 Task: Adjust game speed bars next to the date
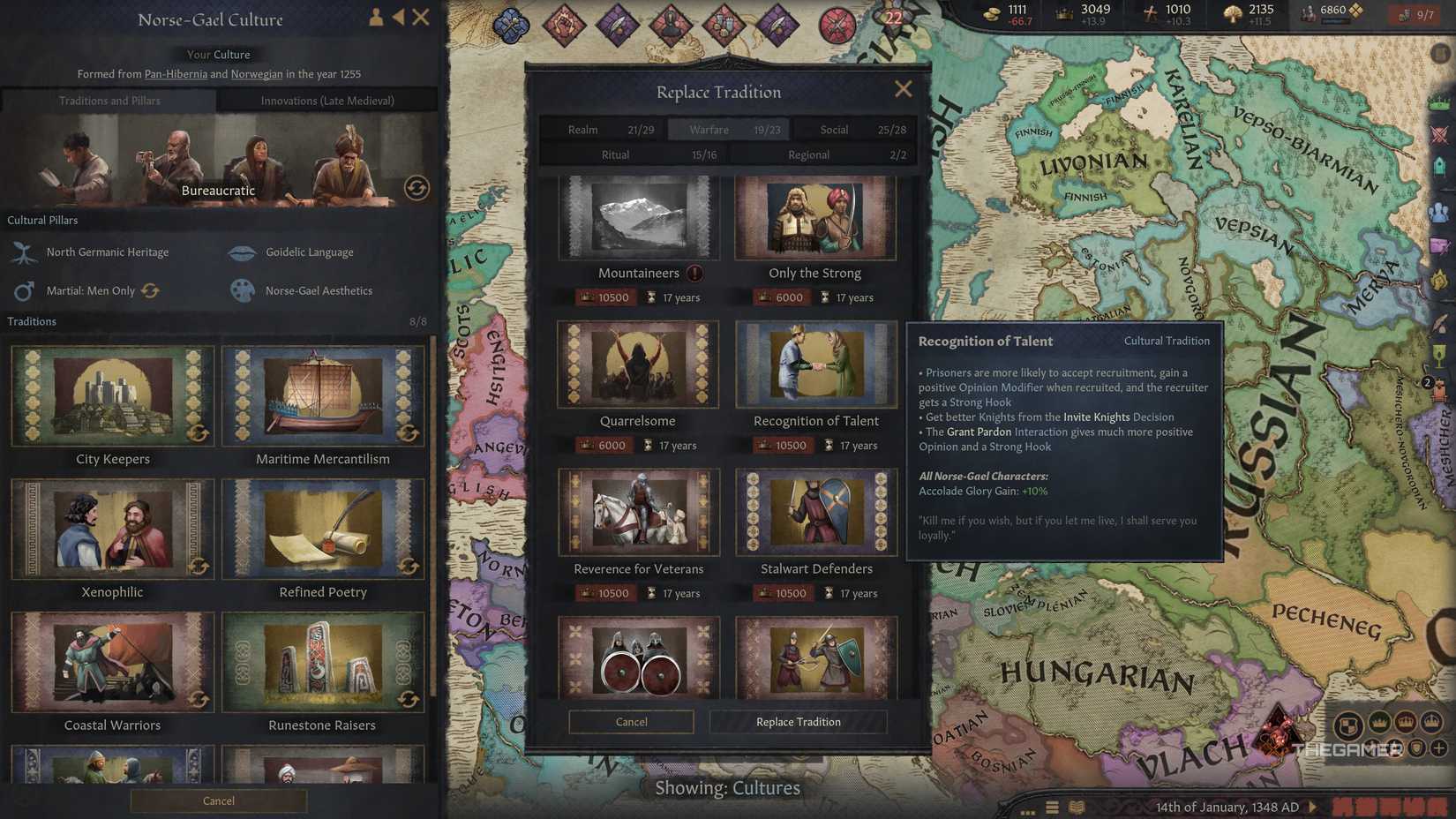click(1377, 806)
